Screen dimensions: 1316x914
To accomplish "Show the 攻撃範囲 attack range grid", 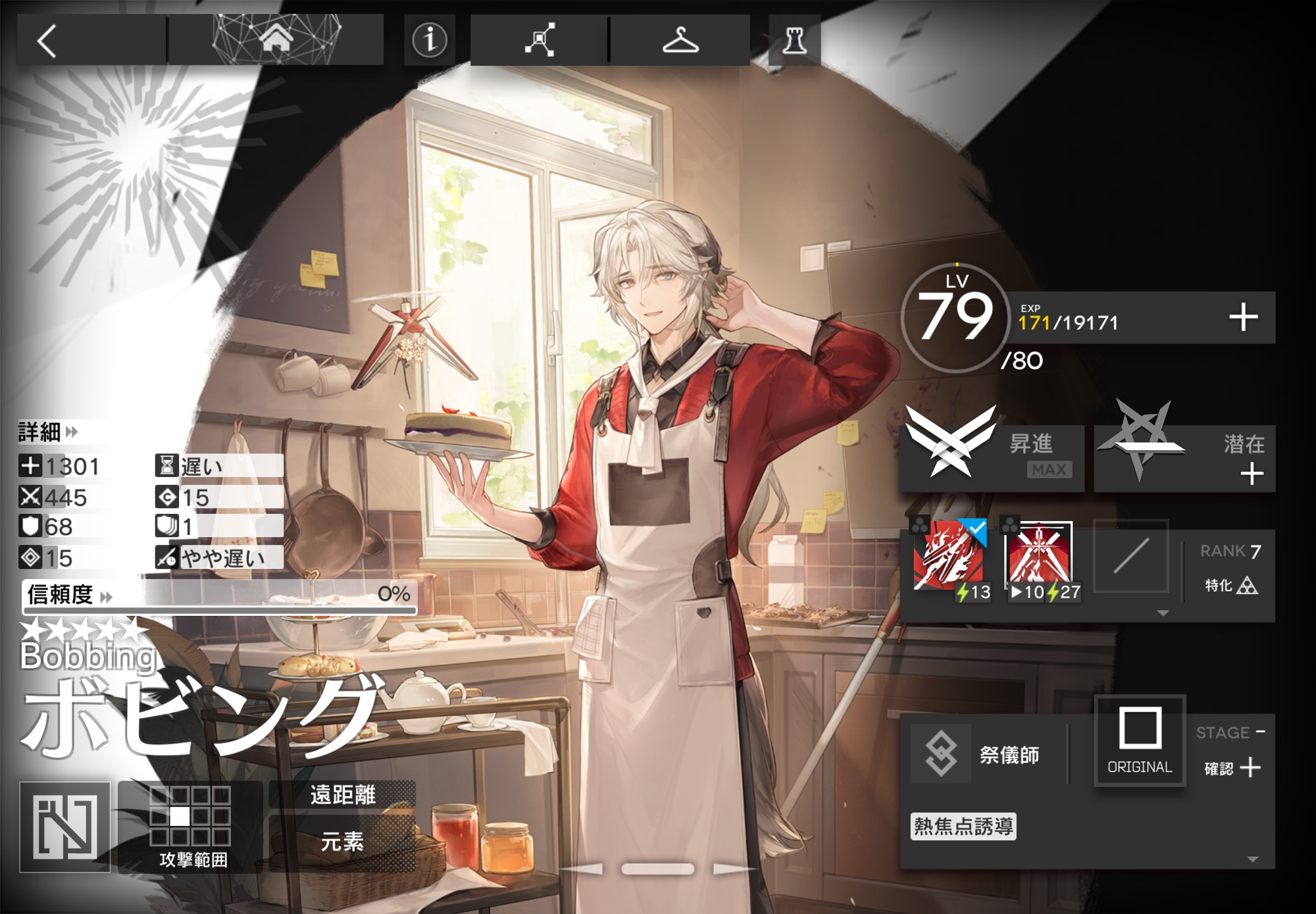I will tap(191, 827).
